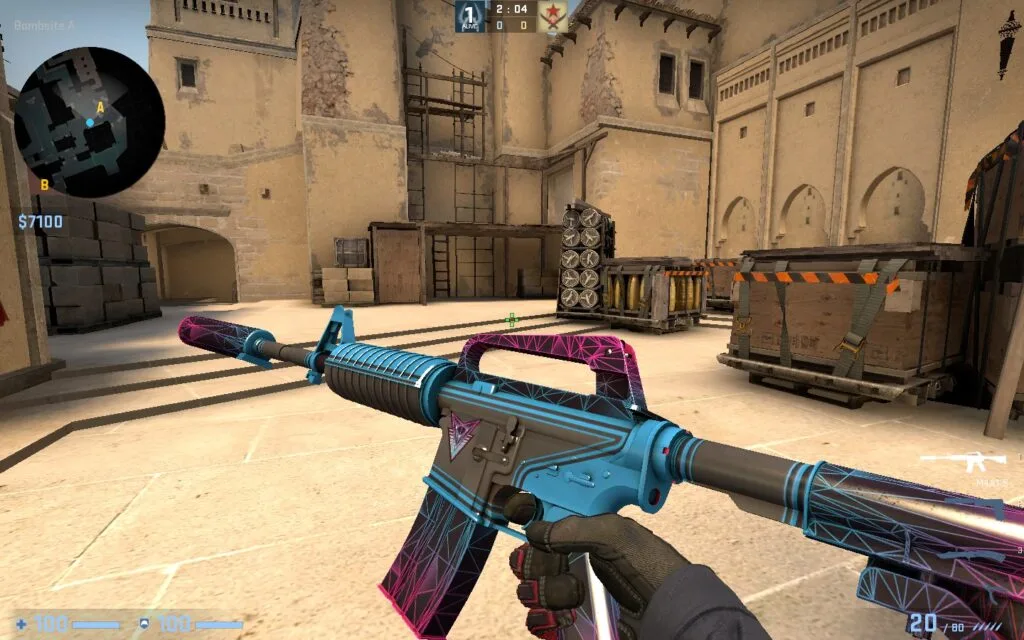Screen dimensions: 1024x640
Task: Select the A bombsite marker on radar
Action: click(100, 107)
